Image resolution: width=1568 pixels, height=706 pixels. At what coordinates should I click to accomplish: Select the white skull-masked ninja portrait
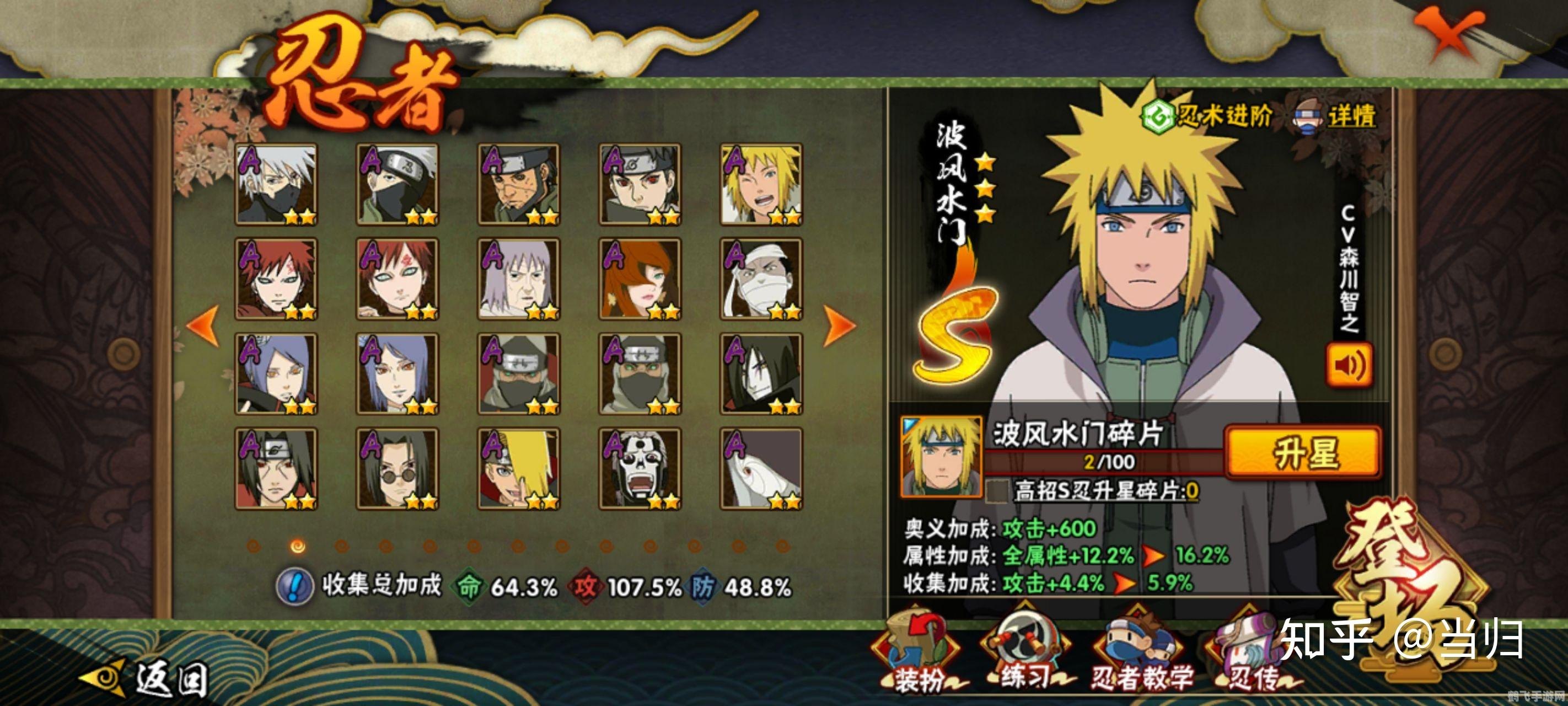click(x=639, y=468)
